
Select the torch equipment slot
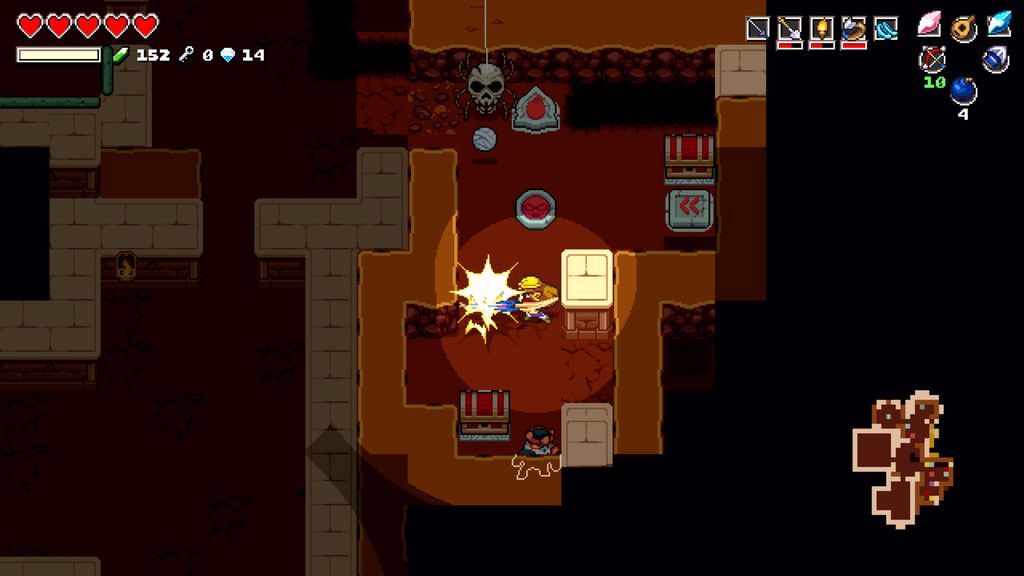[822, 29]
